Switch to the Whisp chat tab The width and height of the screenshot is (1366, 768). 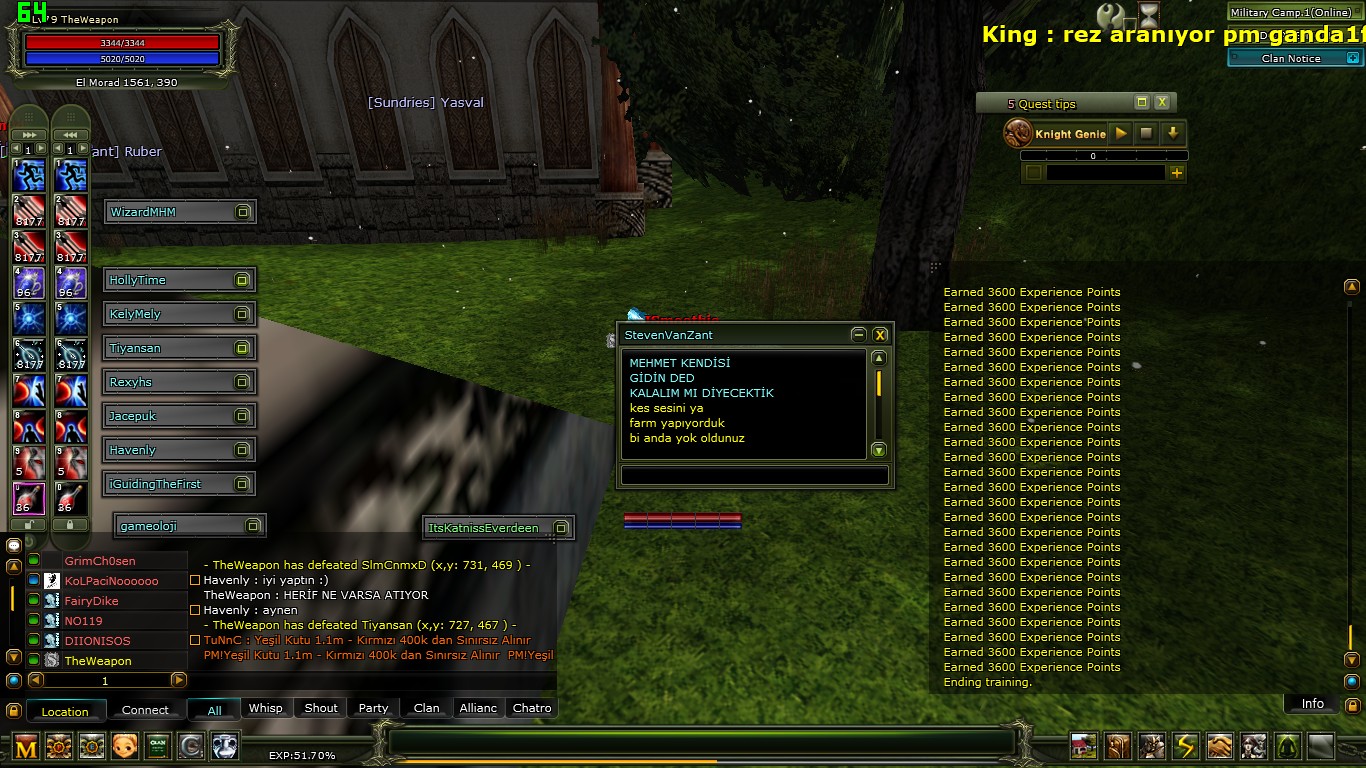tap(265, 708)
